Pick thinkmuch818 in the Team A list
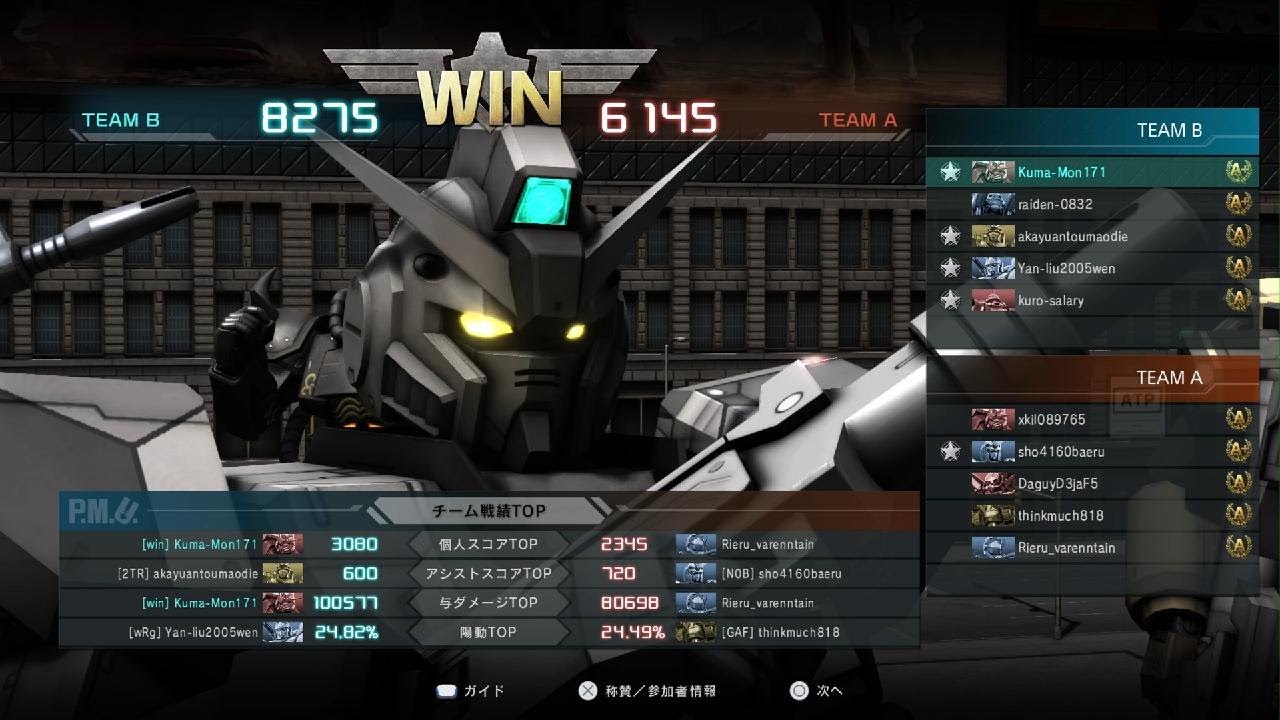 [x=1060, y=516]
